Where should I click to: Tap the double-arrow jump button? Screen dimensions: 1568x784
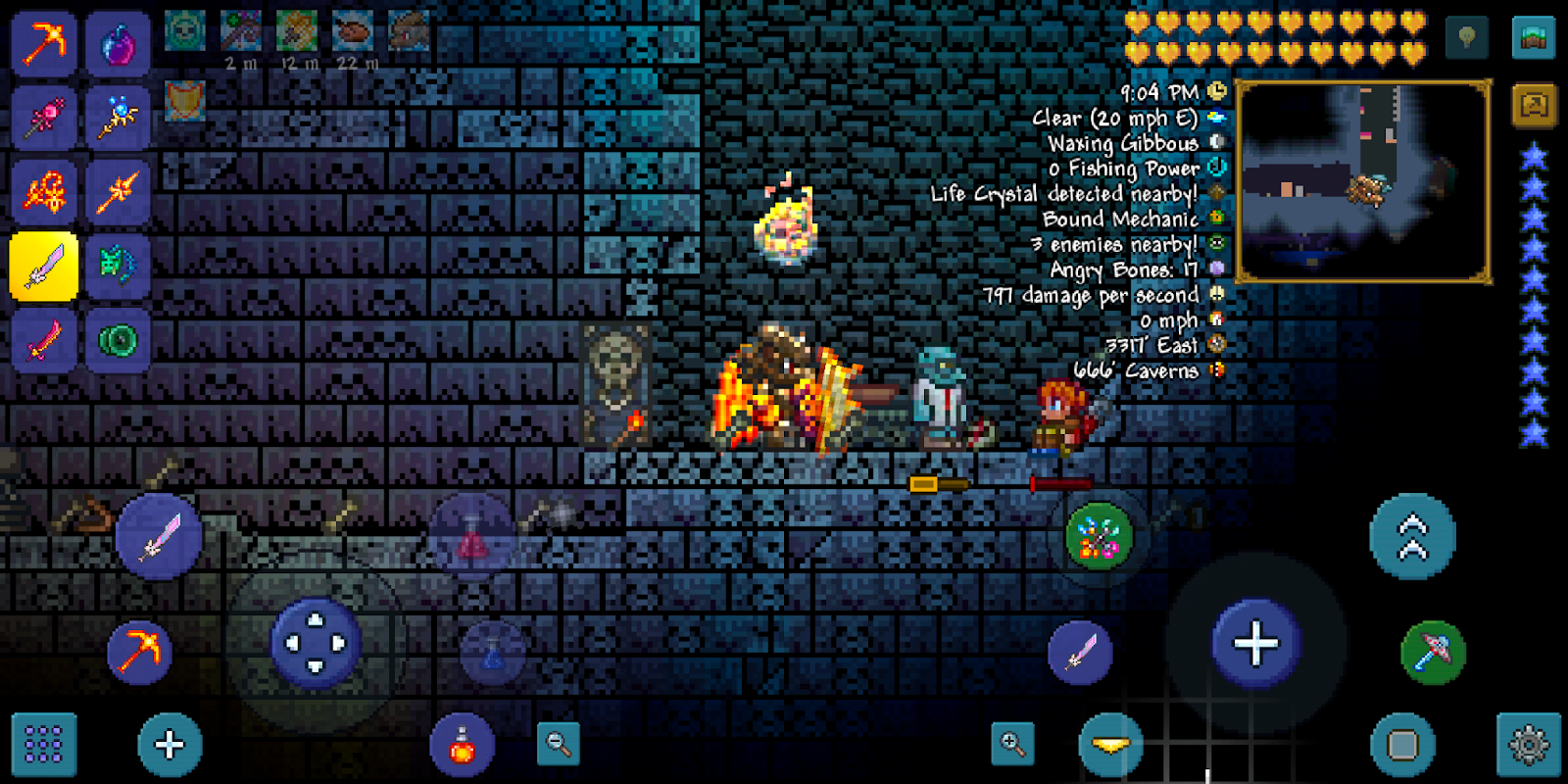1412,537
